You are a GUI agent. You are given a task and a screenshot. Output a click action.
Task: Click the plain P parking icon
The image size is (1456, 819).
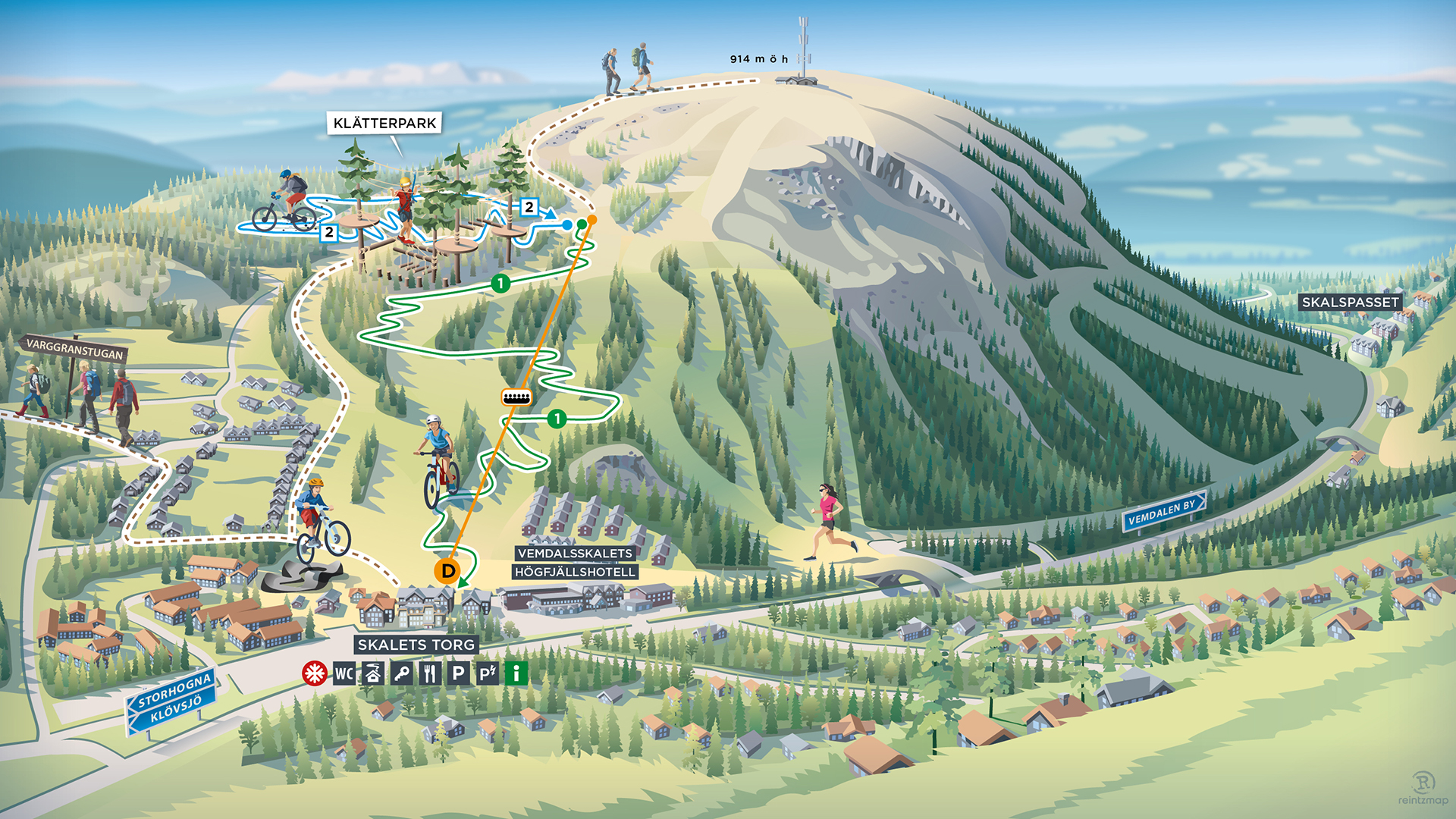pyautogui.click(x=458, y=673)
